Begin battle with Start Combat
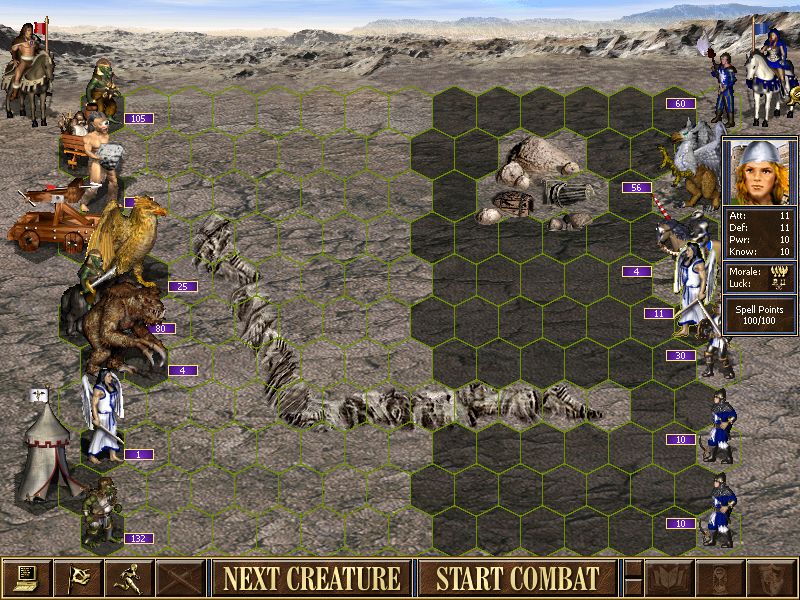Screen dimensions: 800x600 click(x=517, y=578)
